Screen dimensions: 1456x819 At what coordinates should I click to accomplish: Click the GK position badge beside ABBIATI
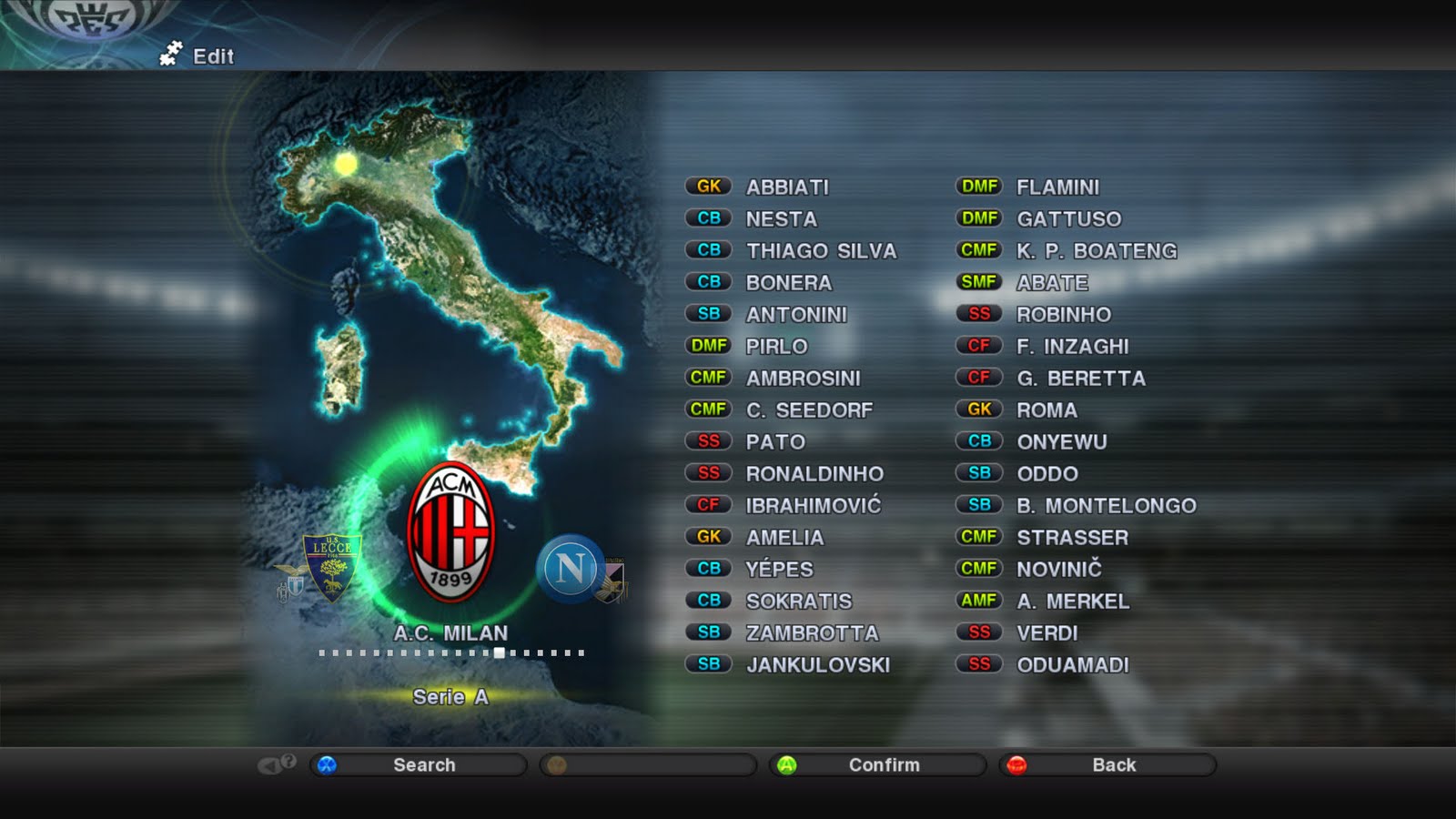(709, 187)
